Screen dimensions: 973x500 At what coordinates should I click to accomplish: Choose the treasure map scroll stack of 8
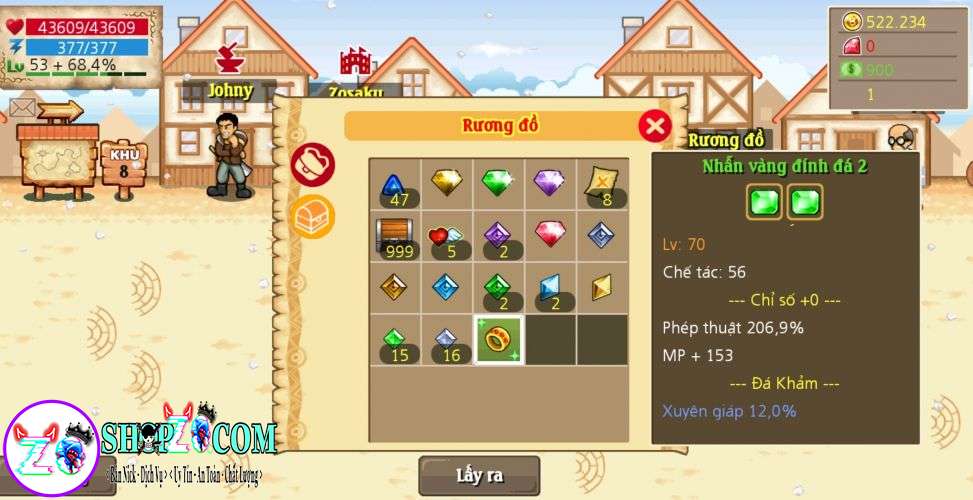(602, 185)
